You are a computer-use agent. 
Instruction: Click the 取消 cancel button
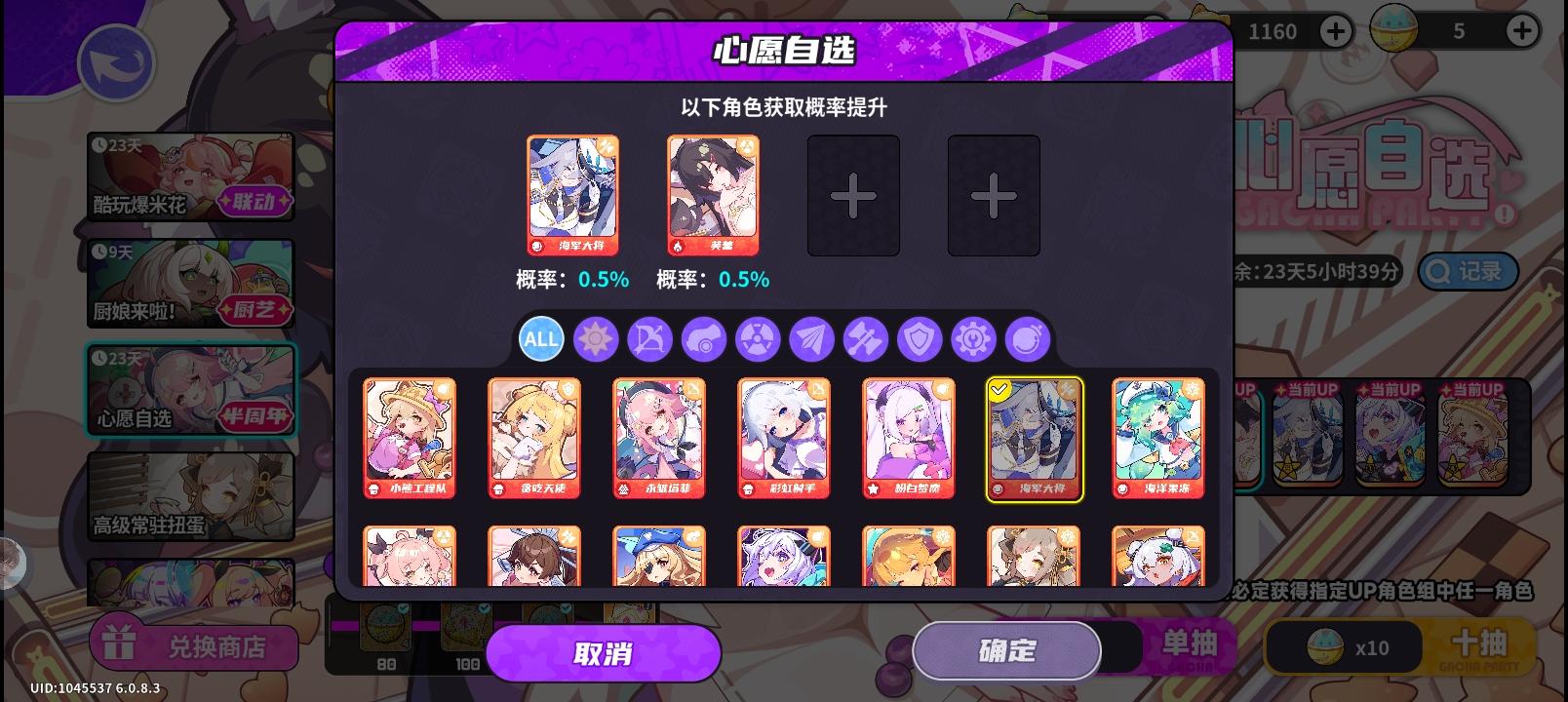coord(604,653)
